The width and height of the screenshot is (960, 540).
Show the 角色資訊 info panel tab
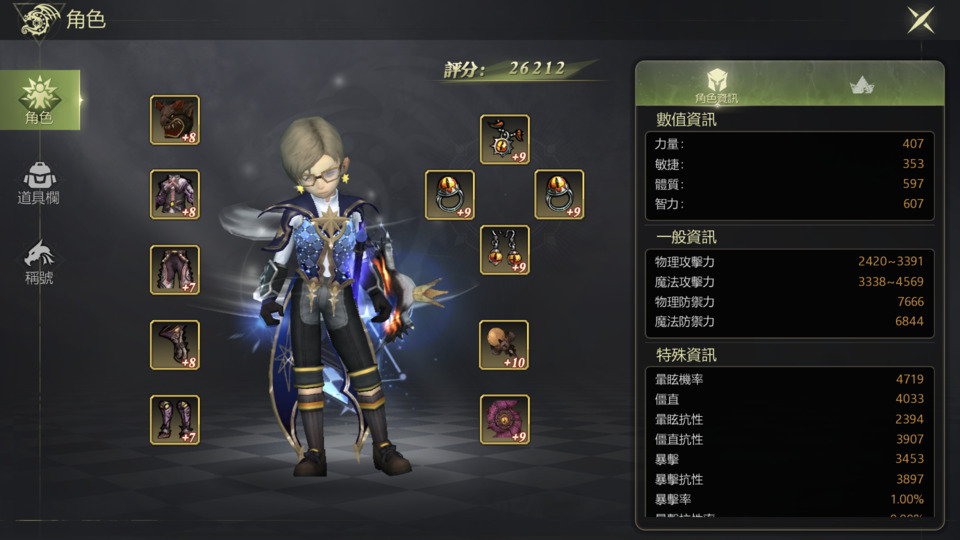[716, 85]
